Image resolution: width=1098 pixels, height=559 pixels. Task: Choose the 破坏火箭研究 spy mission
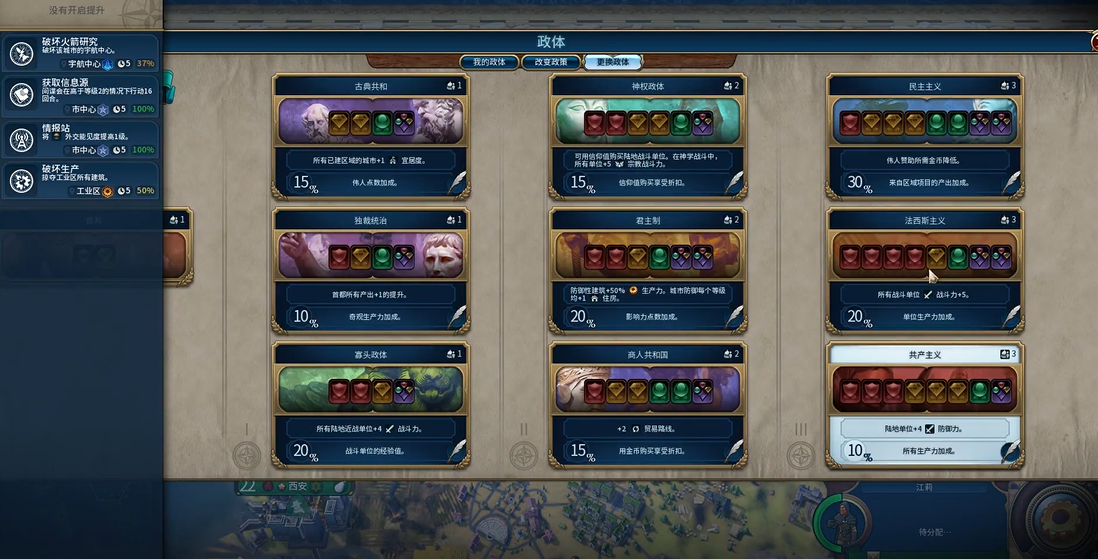(81, 52)
